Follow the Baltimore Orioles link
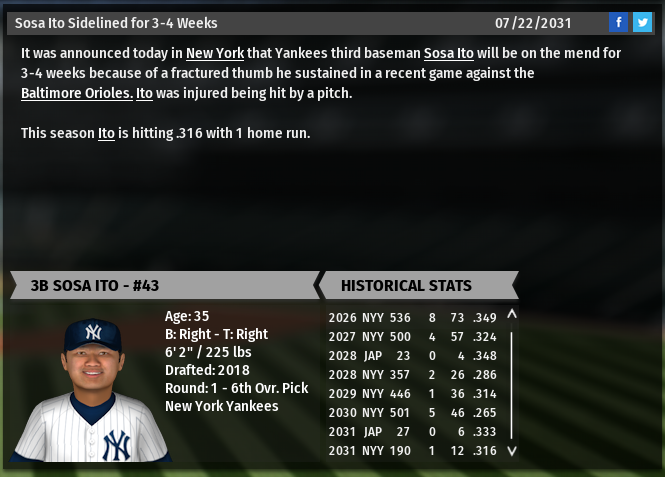The height and width of the screenshot is (477, 665). click(76, 93)
